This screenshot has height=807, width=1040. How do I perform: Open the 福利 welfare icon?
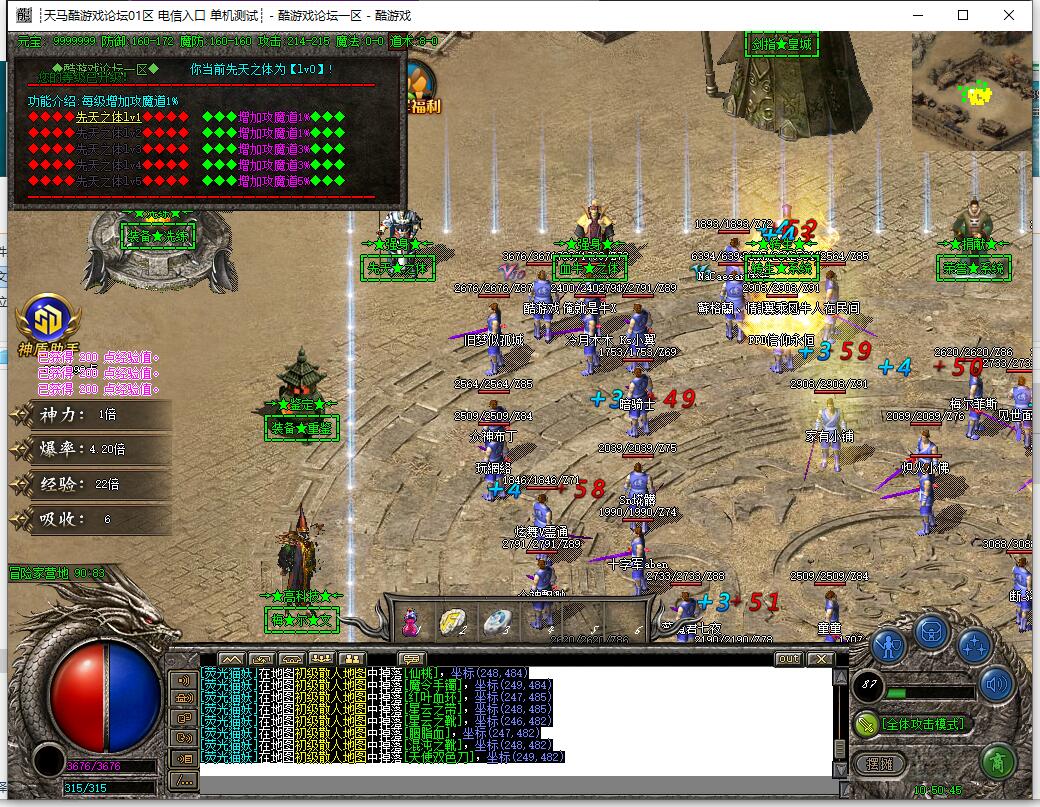pos(421,90)
